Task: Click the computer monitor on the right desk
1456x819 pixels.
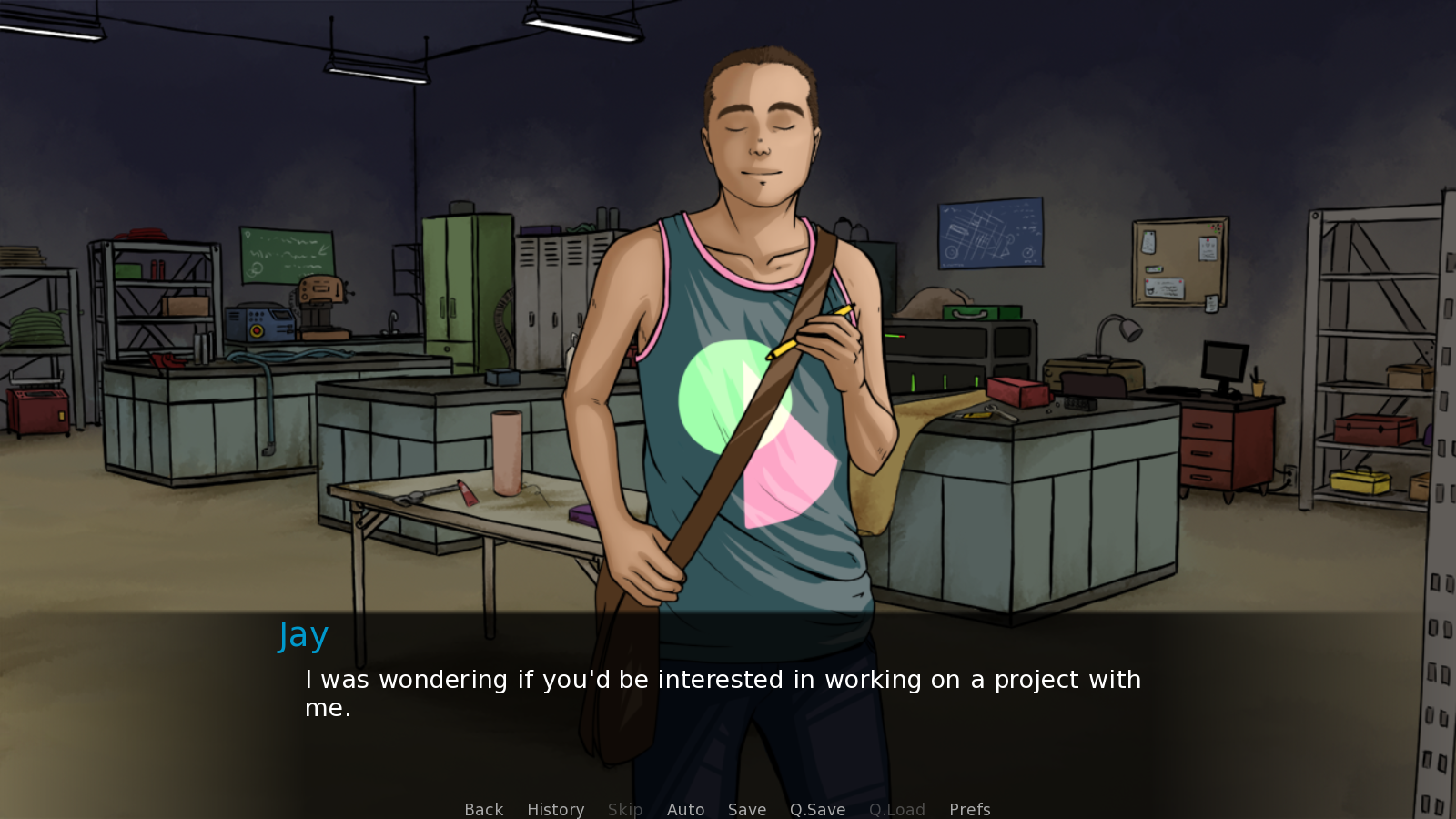Action: coord(1224,359)
